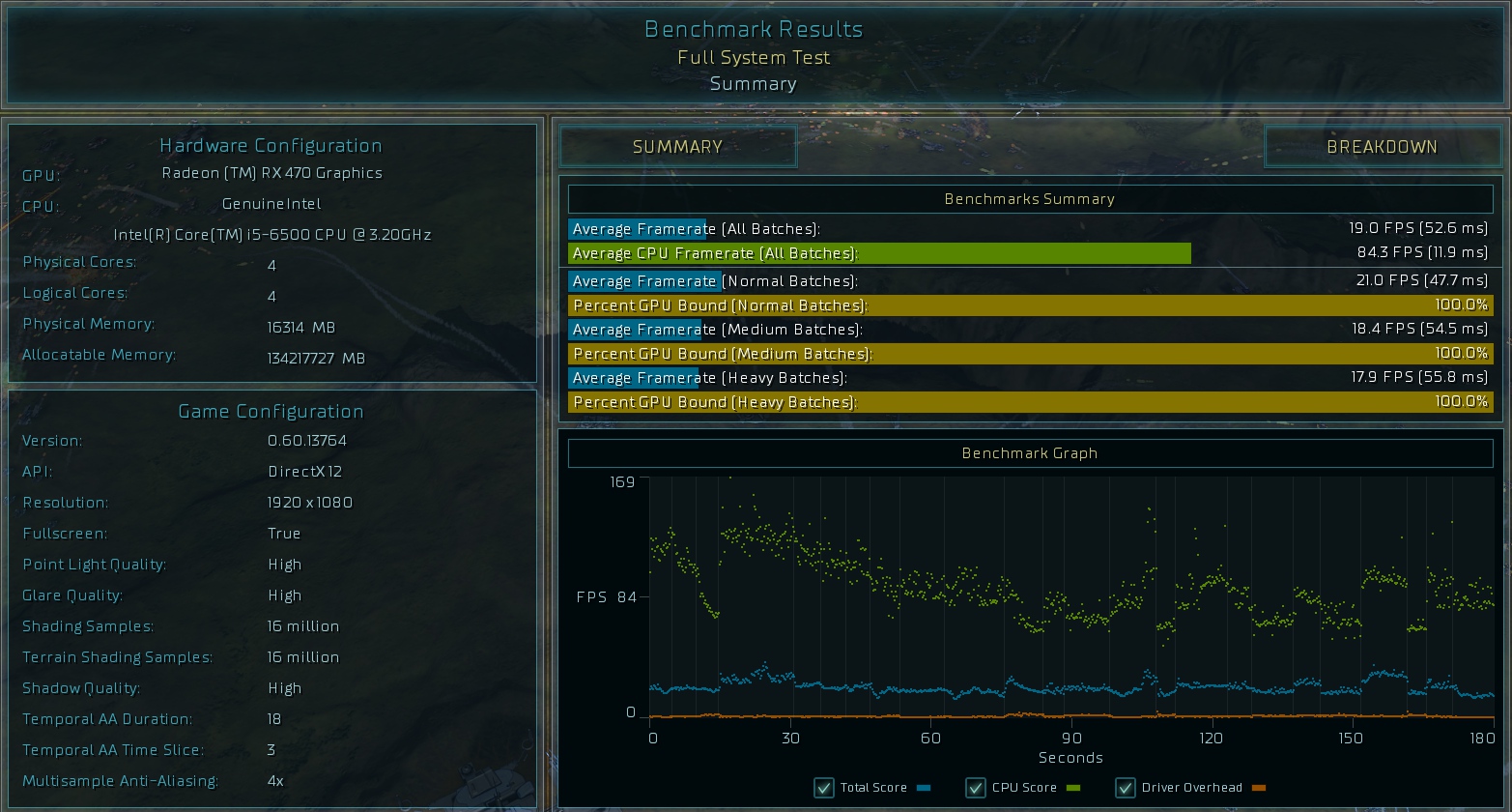Screen dimensions: 1512x812
Task: Hide the Driver Overhead graph line
Action: pos(1126,788)
